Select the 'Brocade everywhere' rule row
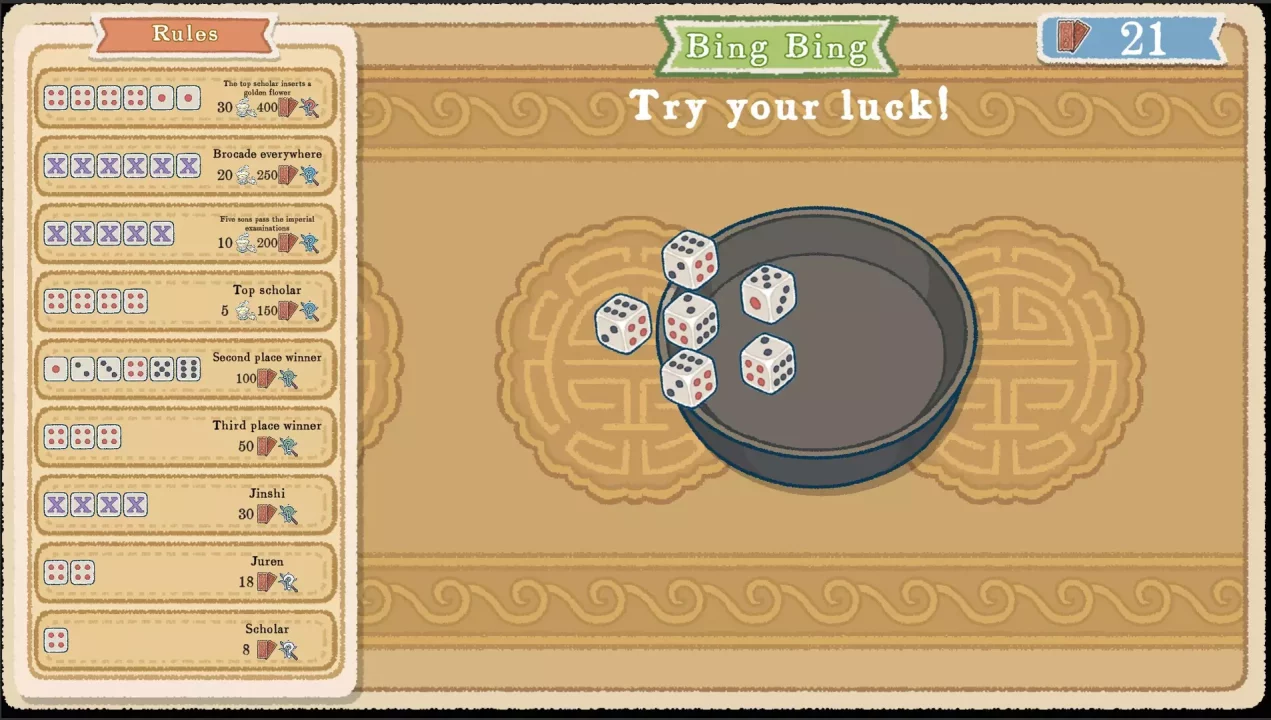The image size is (1271, 720). (x=185, y=166)
